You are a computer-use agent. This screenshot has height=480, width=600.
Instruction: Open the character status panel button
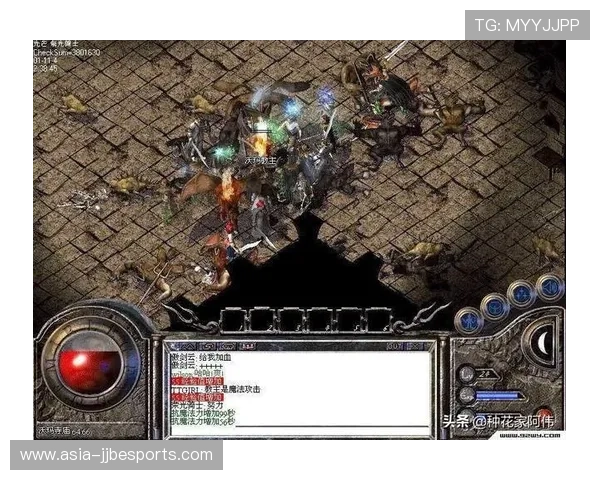(468, 321)
